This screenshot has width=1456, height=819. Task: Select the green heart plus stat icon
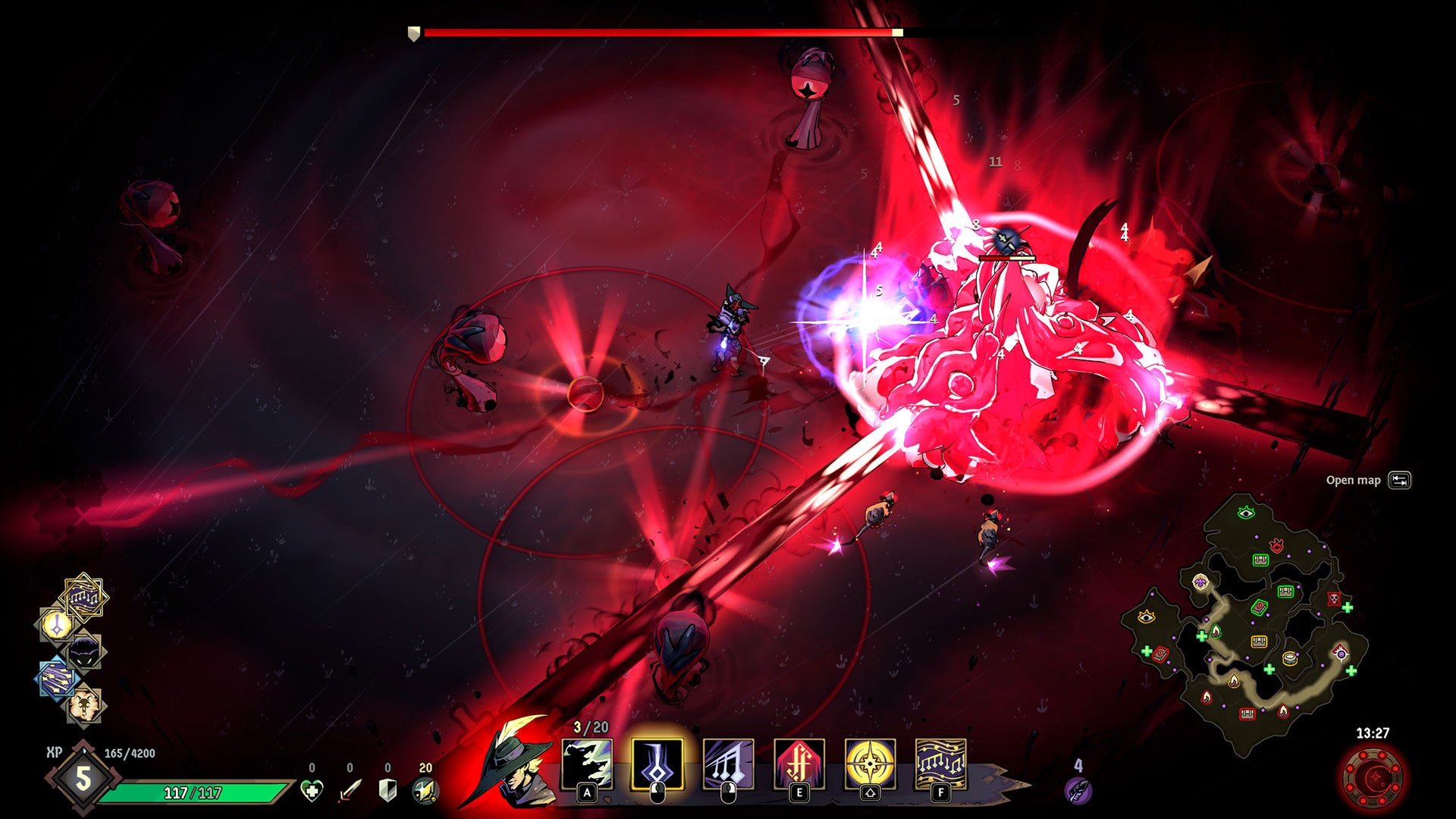pyautogui.click(x=312, y=791)
